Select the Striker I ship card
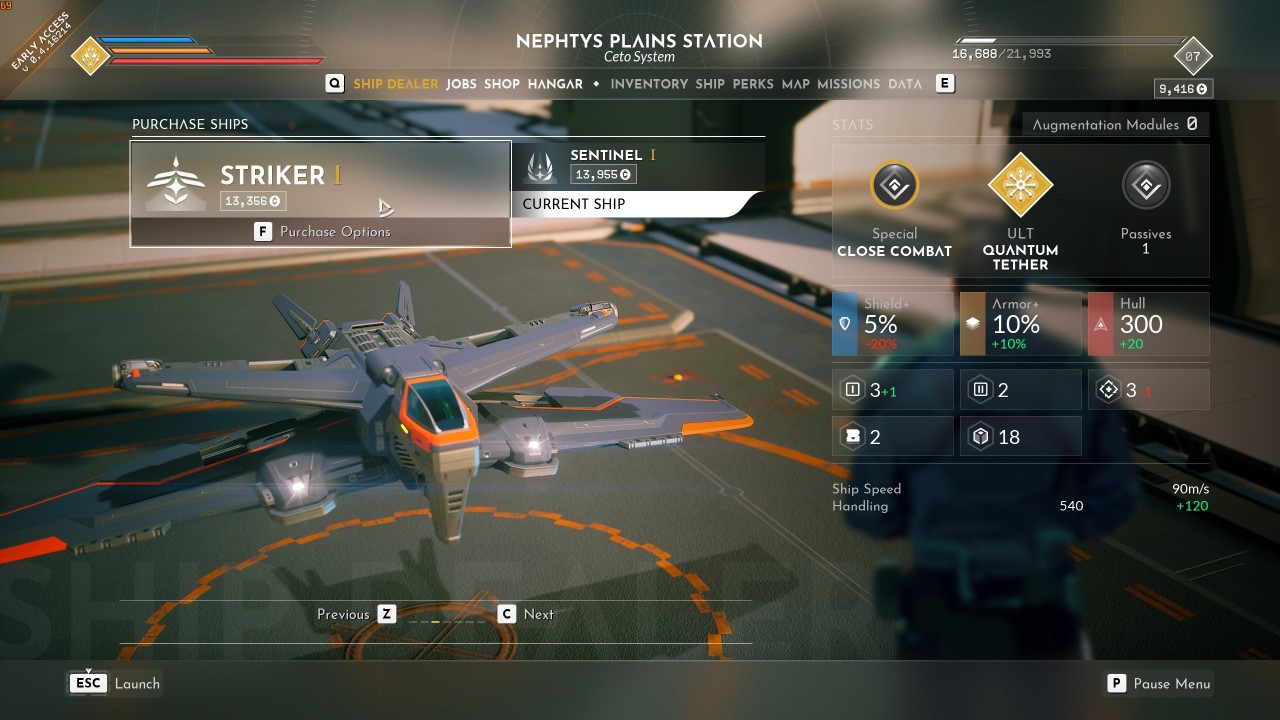Viewport: 1280px width, 720px height. [320, 180]
